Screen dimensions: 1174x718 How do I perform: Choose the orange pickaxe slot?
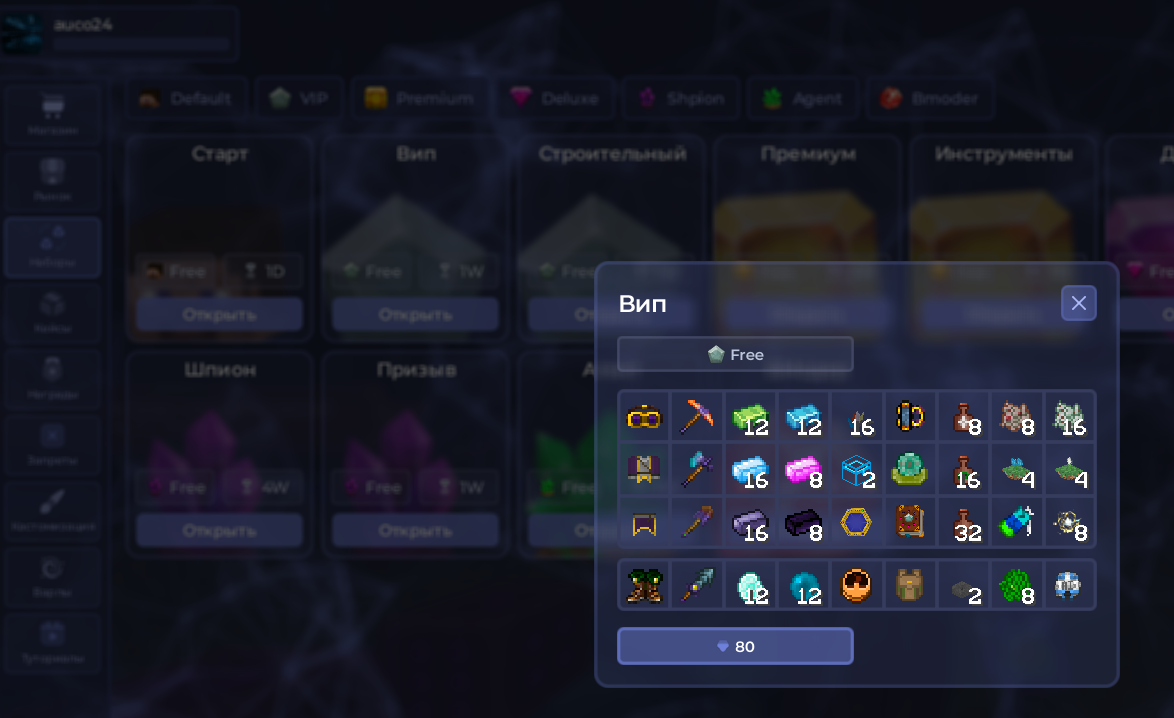pos(697,417)
